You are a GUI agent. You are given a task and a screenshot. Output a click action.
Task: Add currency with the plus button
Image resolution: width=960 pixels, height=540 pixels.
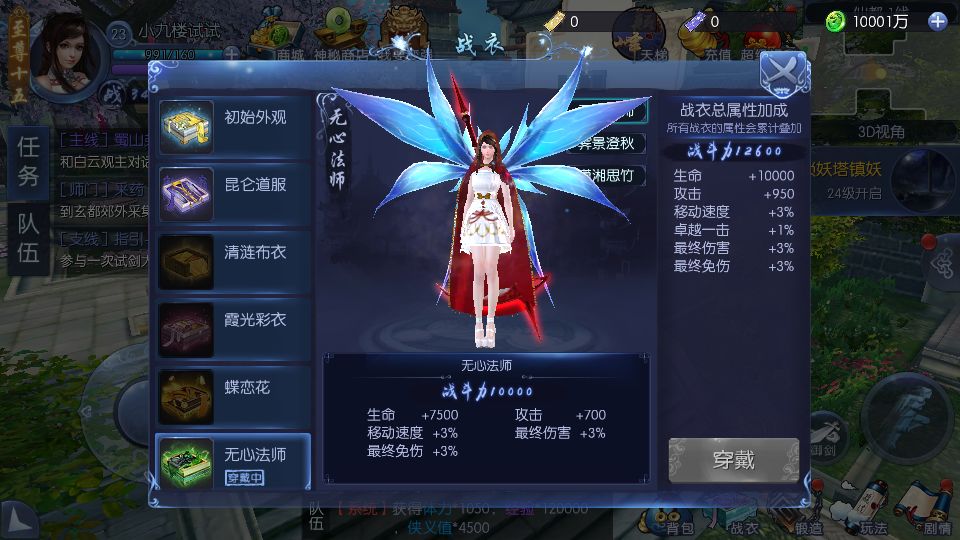(x=937, y=21)
